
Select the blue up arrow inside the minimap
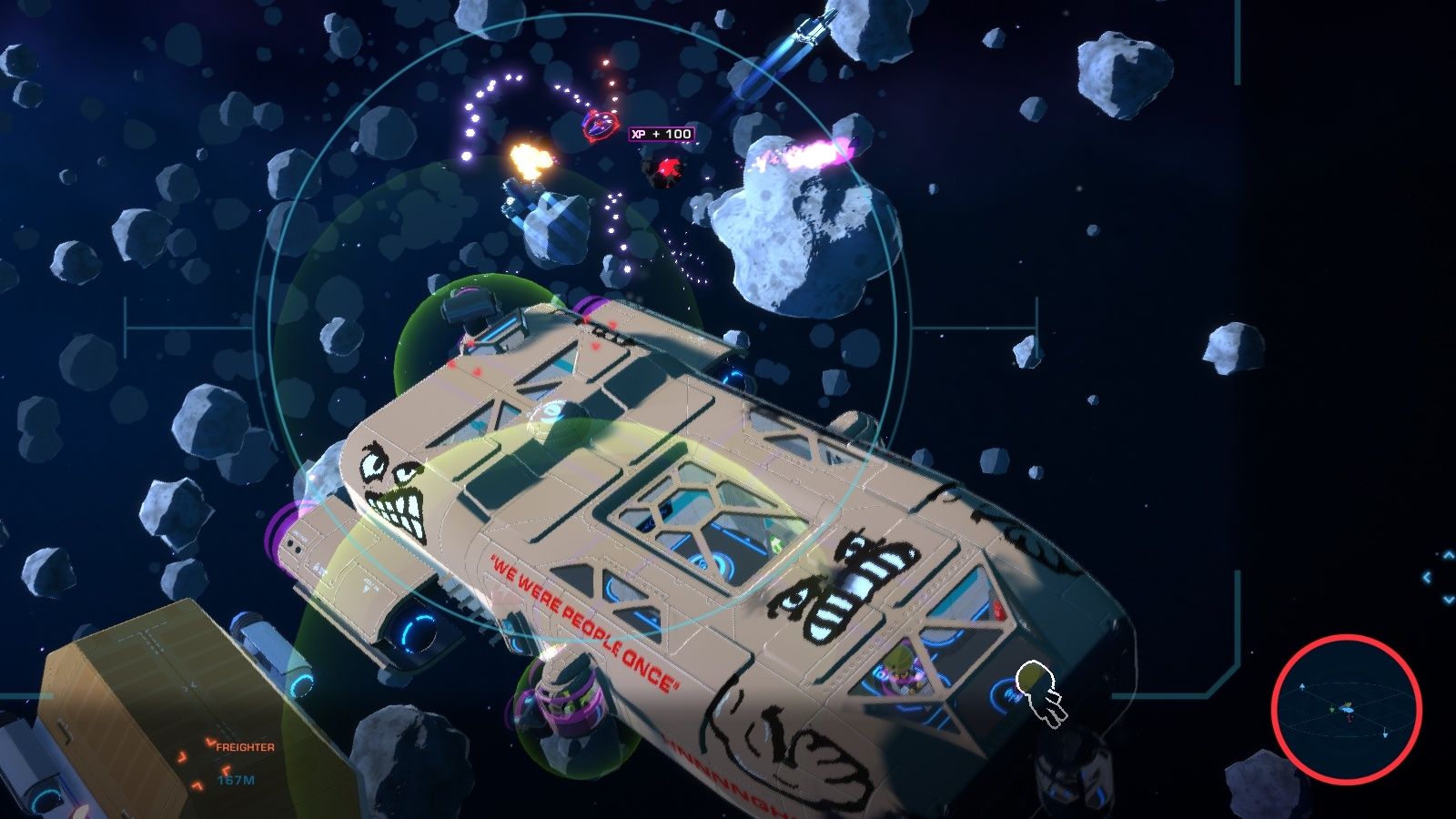coord(1302,685)
